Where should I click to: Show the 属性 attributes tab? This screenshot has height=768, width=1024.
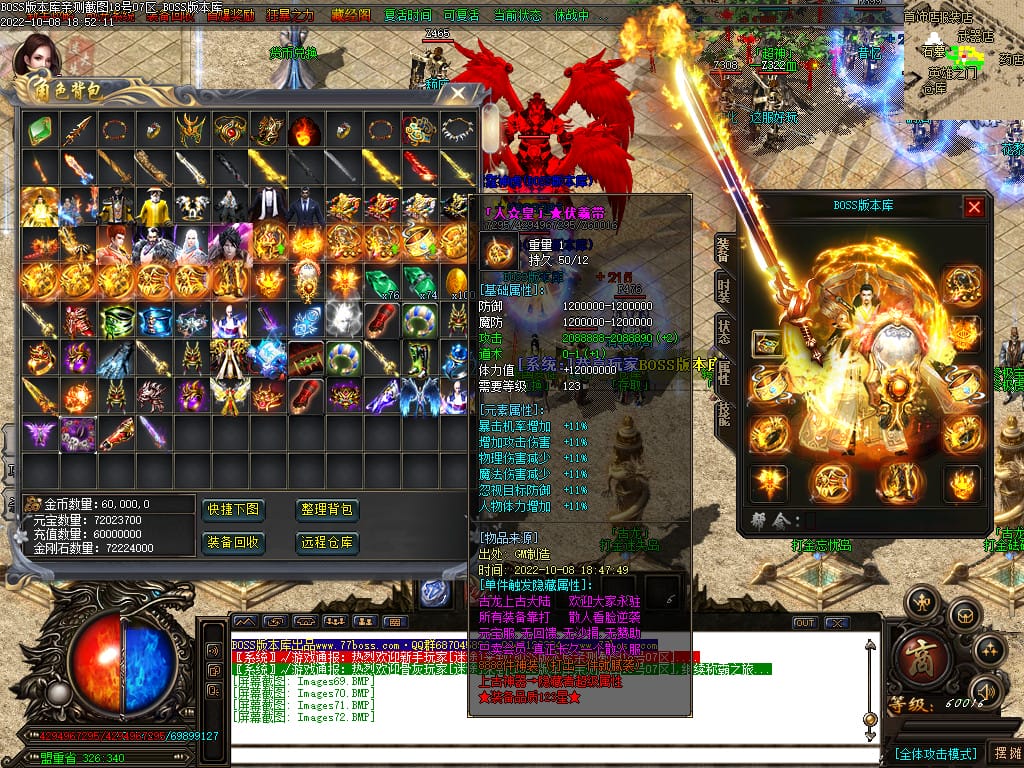pos(723,373)
